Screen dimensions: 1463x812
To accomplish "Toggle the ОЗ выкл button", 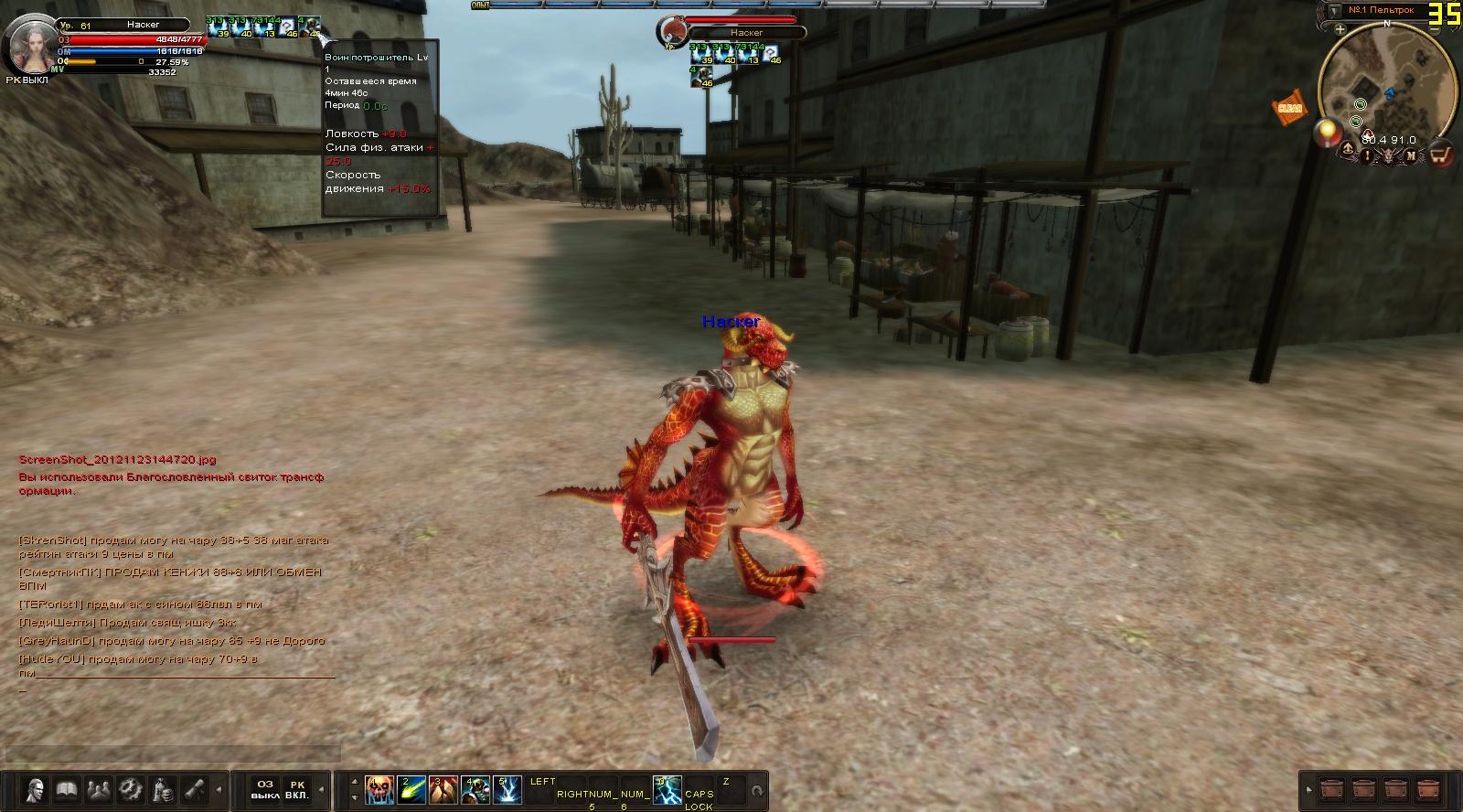I will click(265, 789).
